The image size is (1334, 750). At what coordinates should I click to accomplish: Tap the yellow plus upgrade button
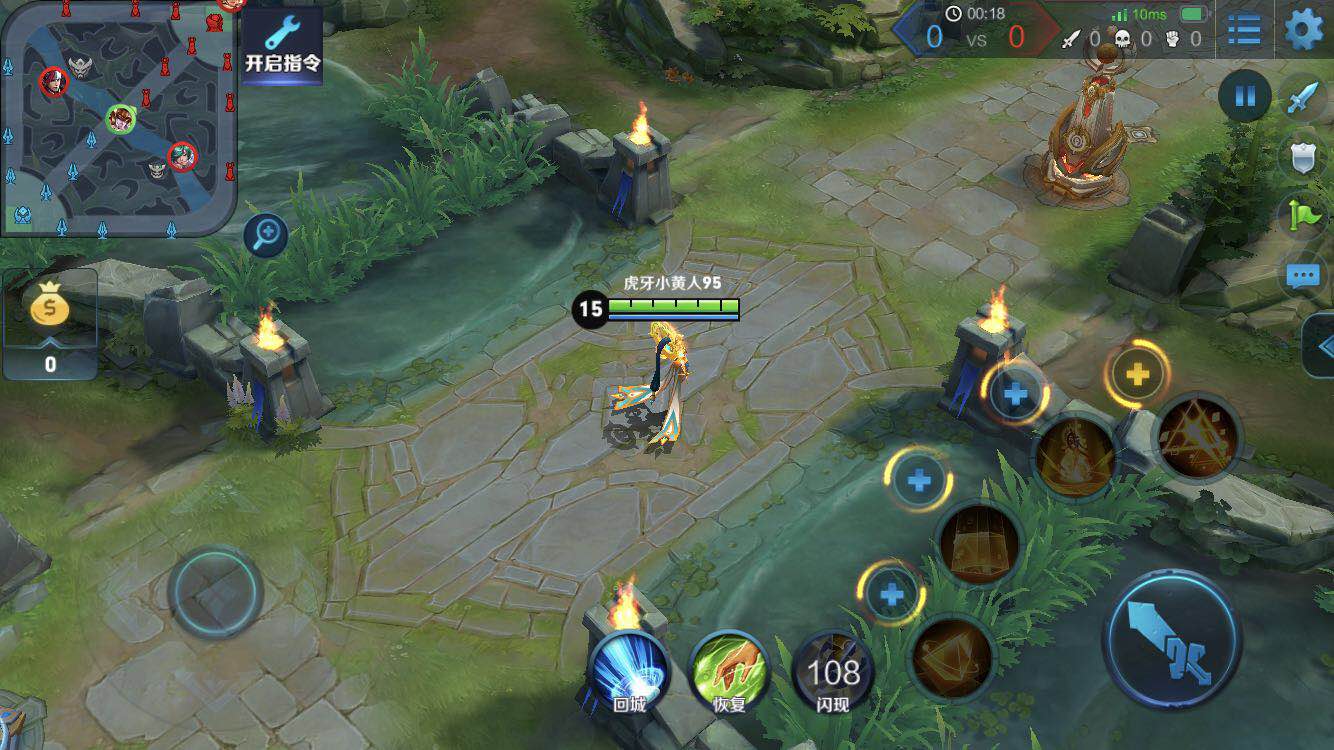coord(1137,374)
